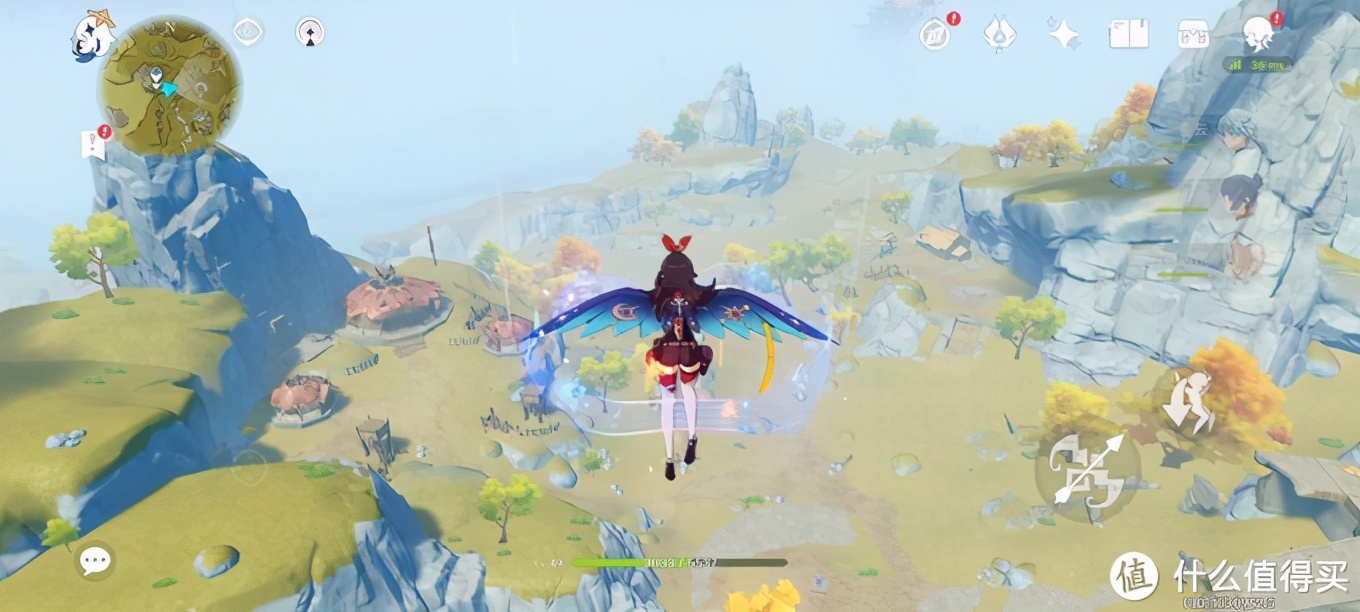Activate the elemental sight eye icon
Image resolution: width=1360 pixels, height=612 pixels.
248,32
